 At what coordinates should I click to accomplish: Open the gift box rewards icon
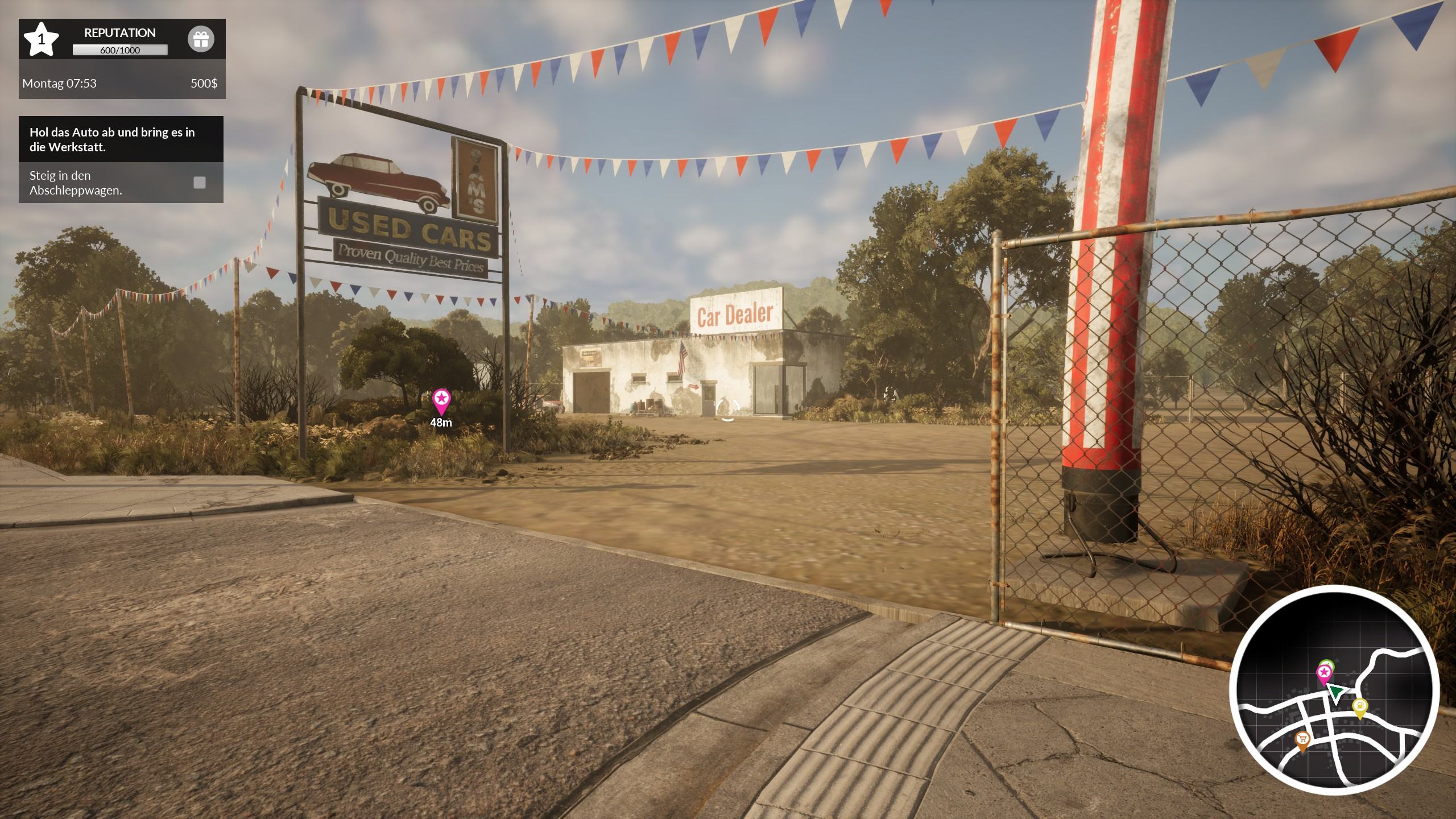201,40
